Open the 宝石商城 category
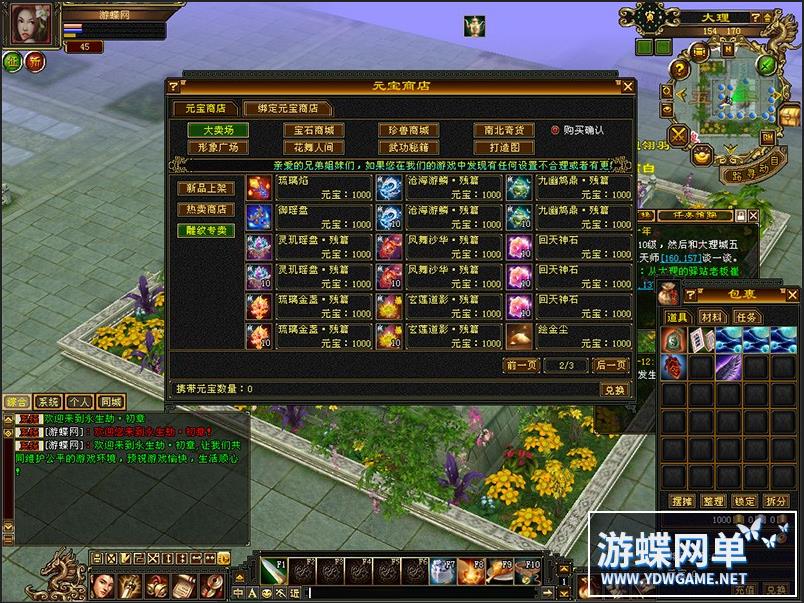Screen dimensions: 804x603 [x=313, y=130]
